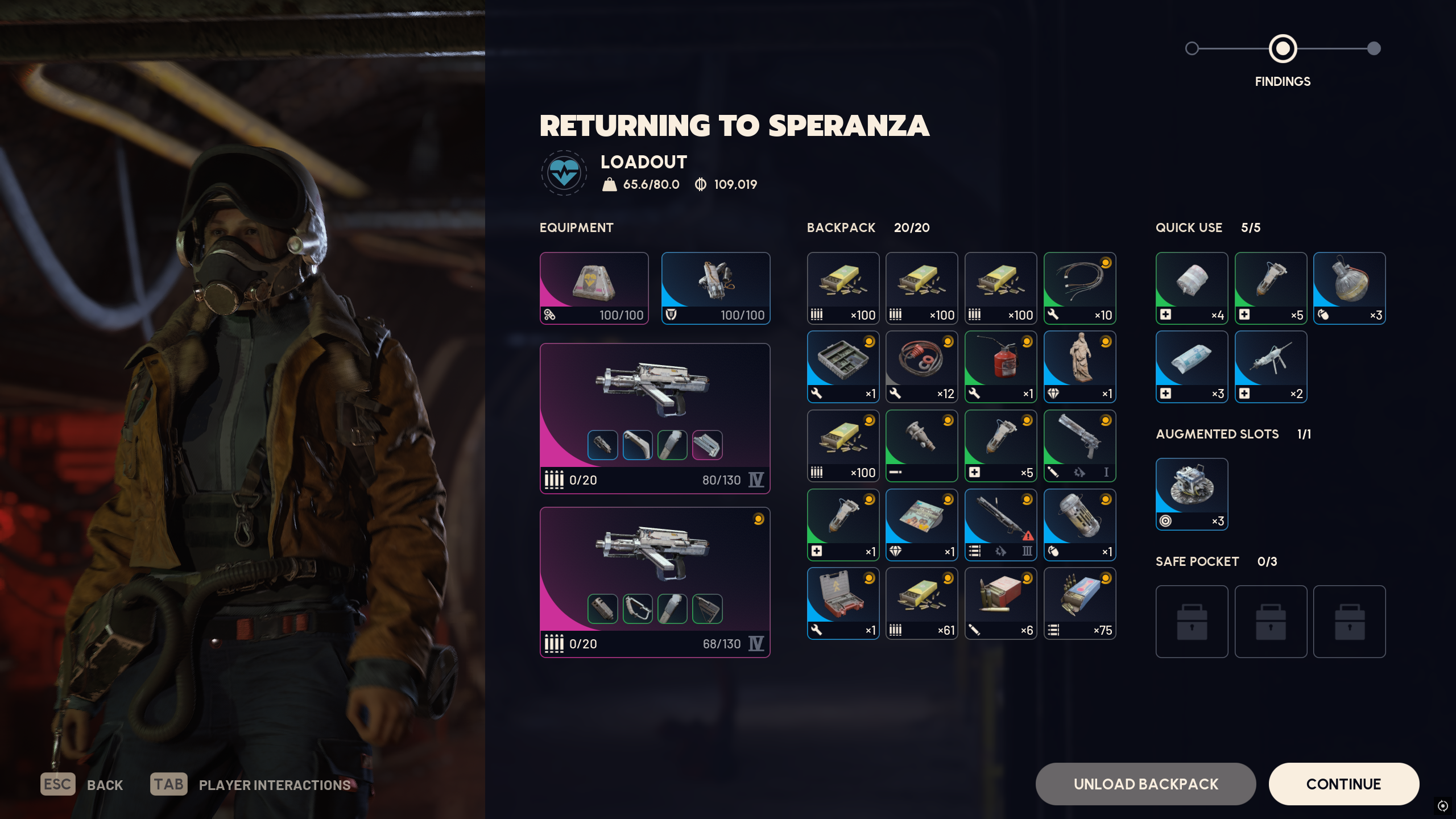The image size is (1456, 819).
Task: Choose the pistol in the backpack
Action: [x=1079, y=446]
